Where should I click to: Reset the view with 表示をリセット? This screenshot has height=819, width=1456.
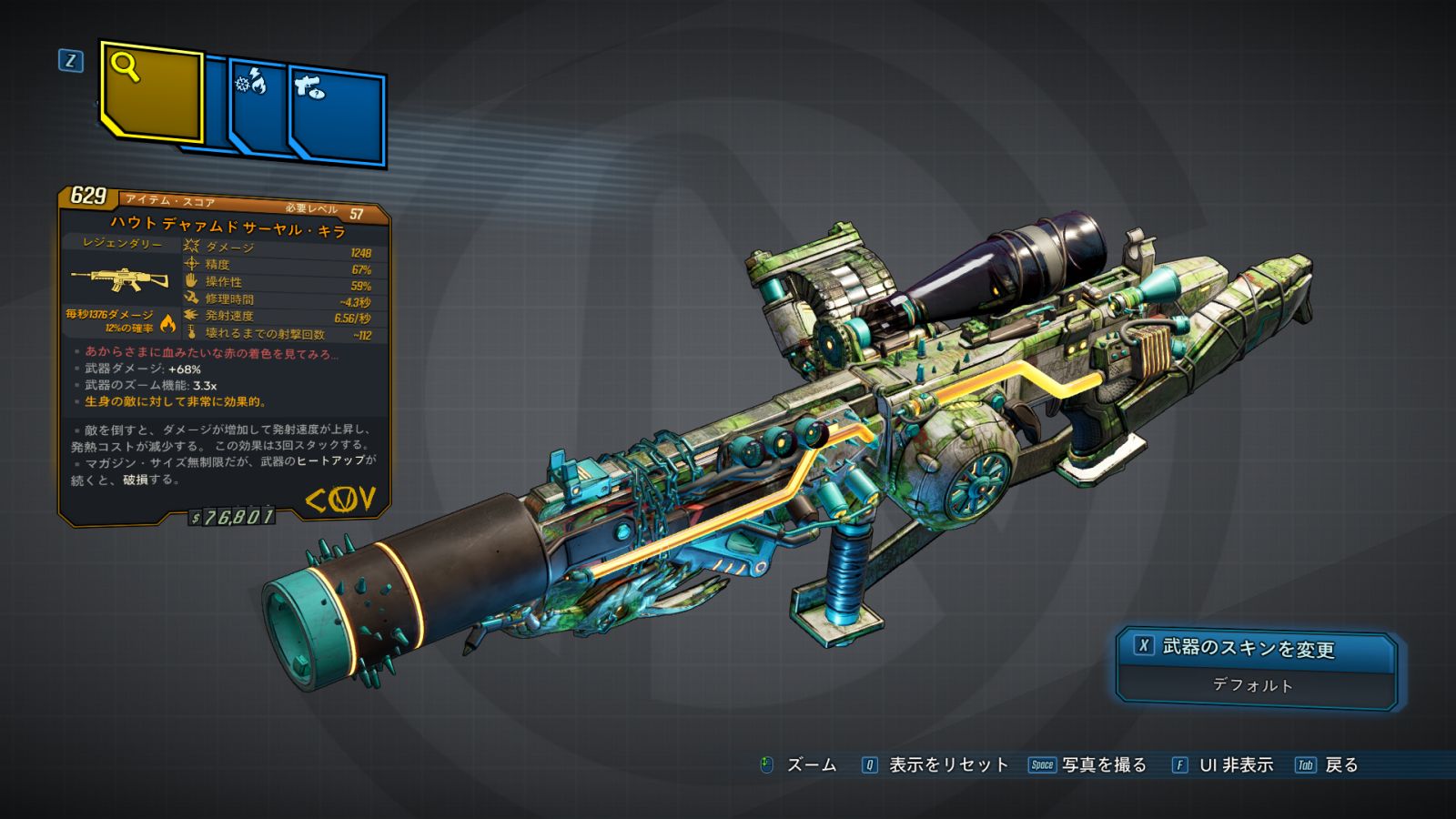(937, 765)
